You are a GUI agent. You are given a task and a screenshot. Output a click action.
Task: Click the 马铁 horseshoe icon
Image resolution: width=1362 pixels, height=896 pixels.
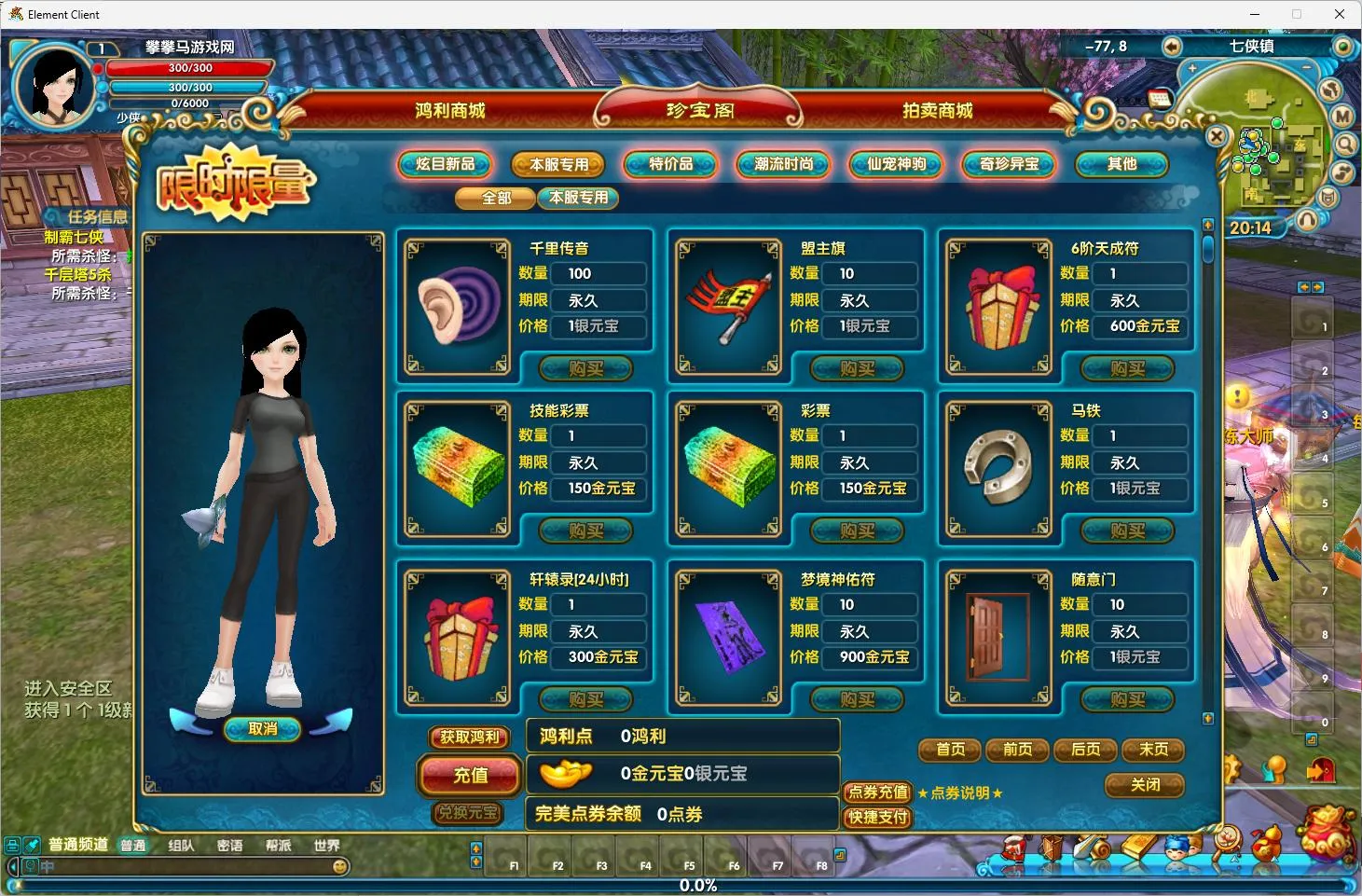pos(999,468)
